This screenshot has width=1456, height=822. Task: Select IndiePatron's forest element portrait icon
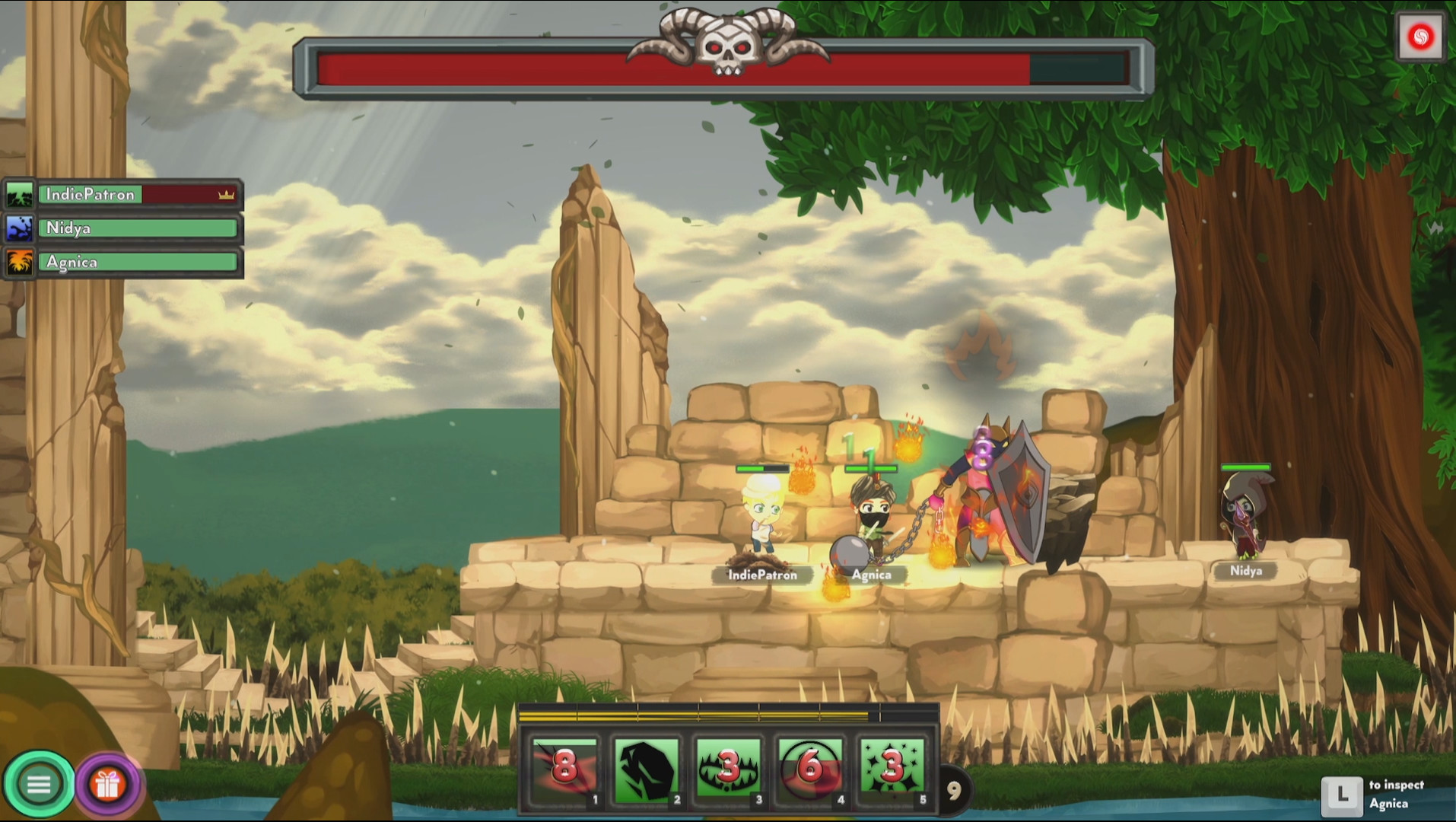pyautogui.click(x=18, y=194)
